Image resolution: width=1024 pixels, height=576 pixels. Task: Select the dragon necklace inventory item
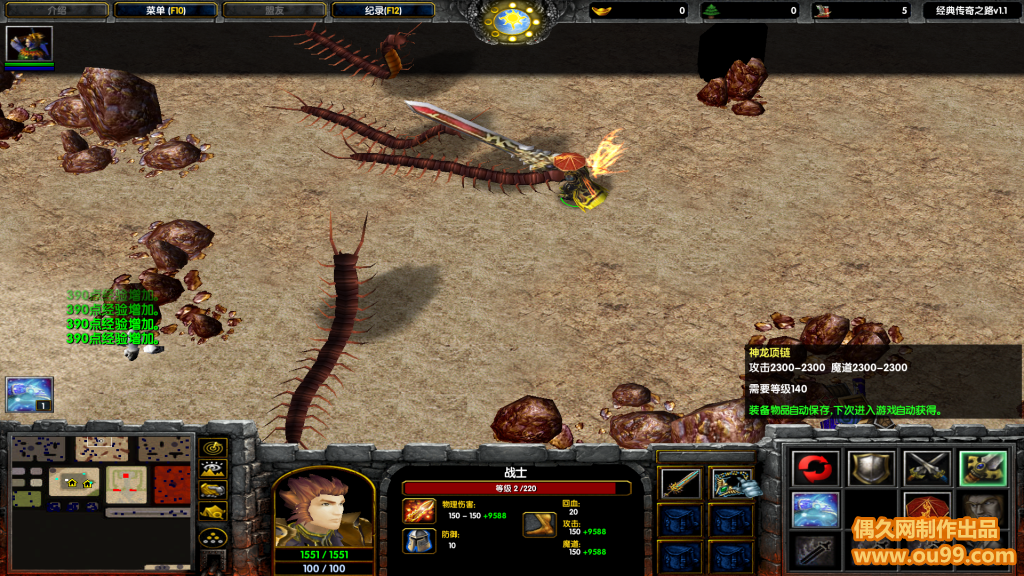pos(732,484)
